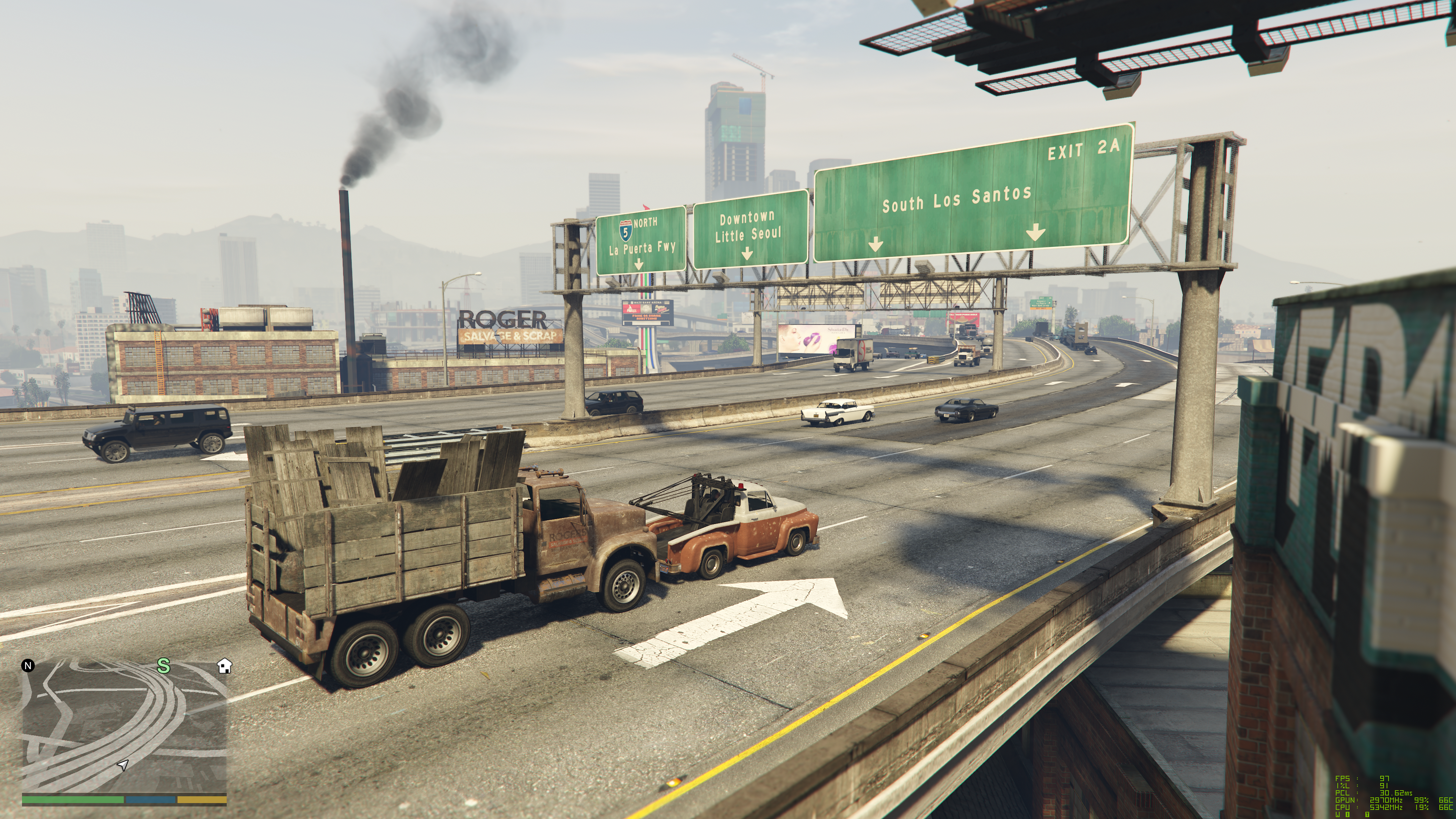Select the north compass marker on minimap
1456x819 pixels.
[28, 665]
